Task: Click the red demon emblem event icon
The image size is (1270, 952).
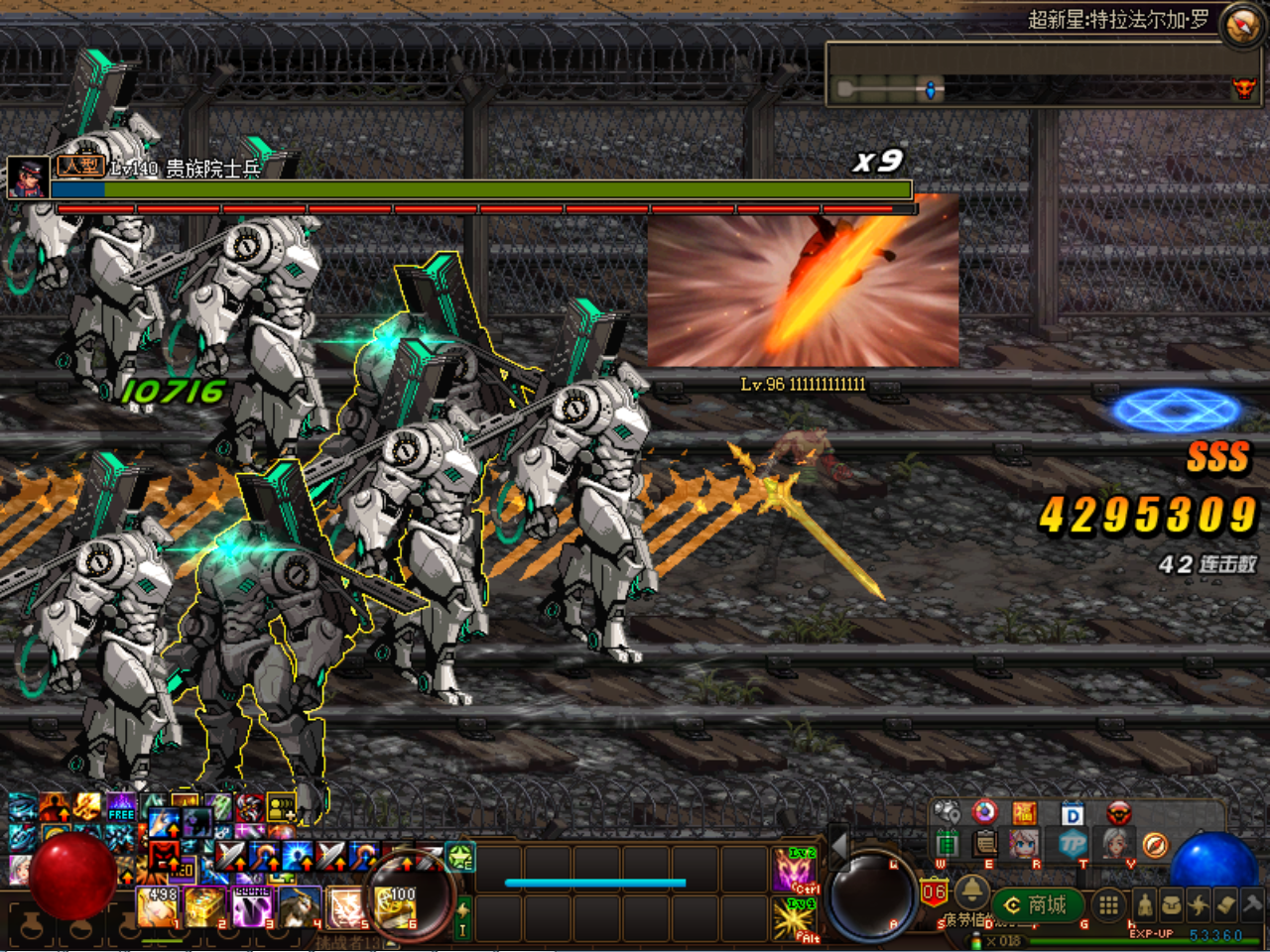Action: click(x=1118, y=813)
